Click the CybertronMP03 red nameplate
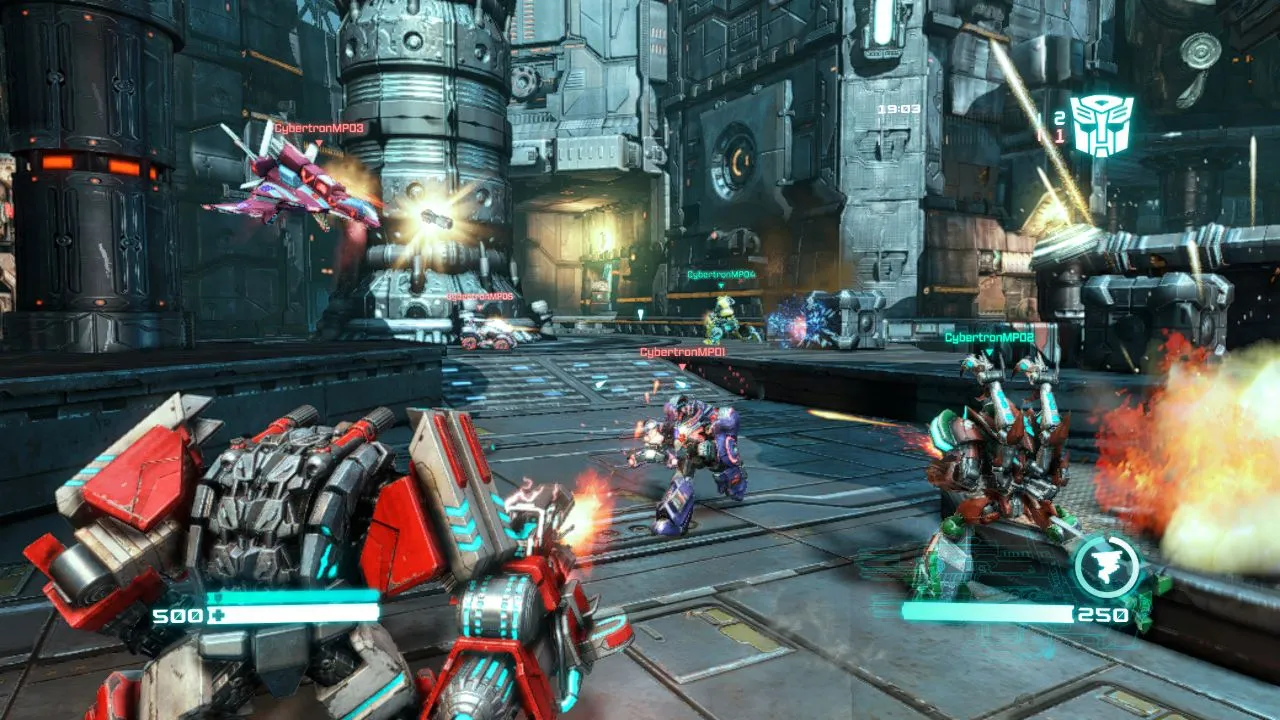The image size is (1280, 720). coord(318,128)
